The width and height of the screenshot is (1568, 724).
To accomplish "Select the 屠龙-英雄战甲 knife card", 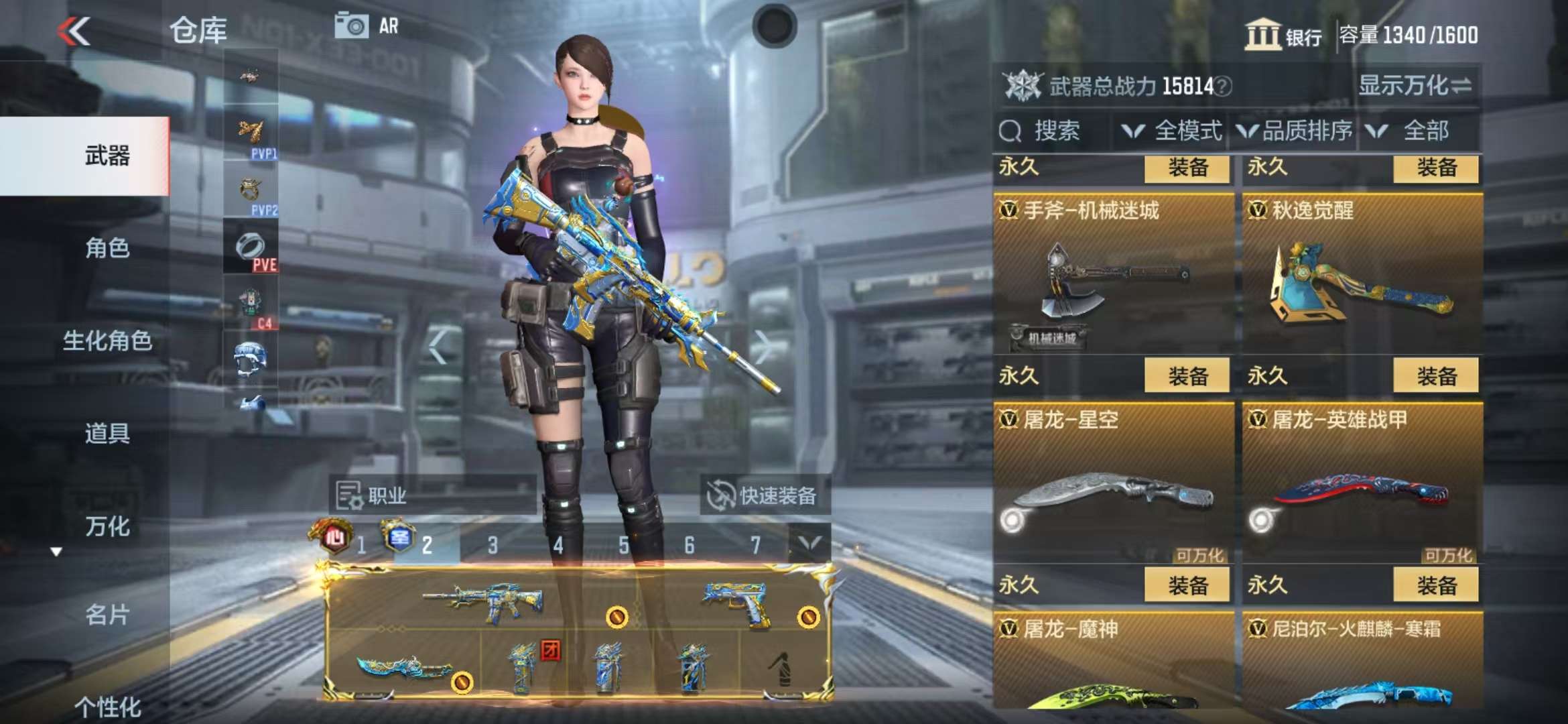I will 1362,484.
